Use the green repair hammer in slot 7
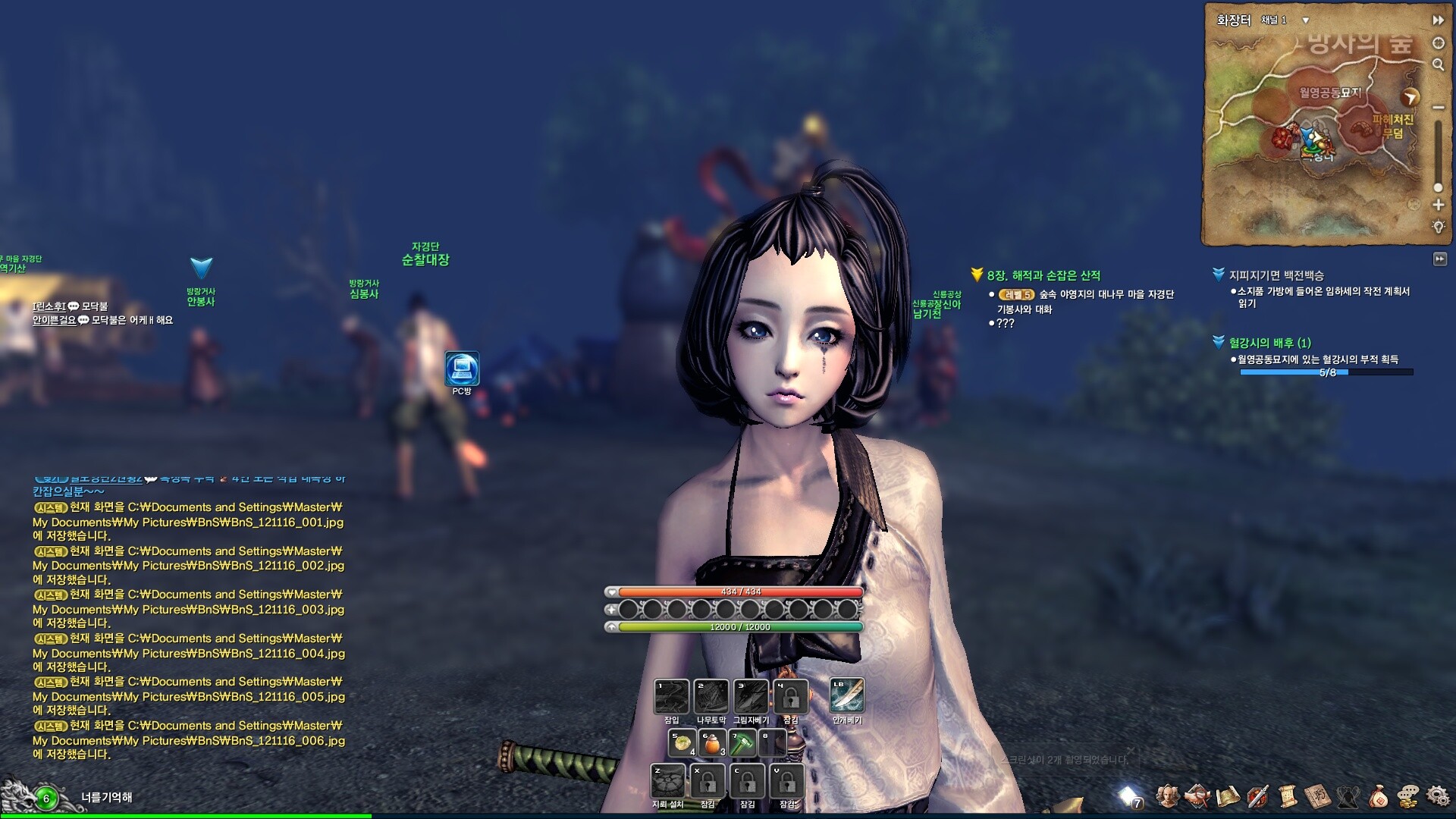The width and height of the screenshot is (1456, 819). (742, 743)
